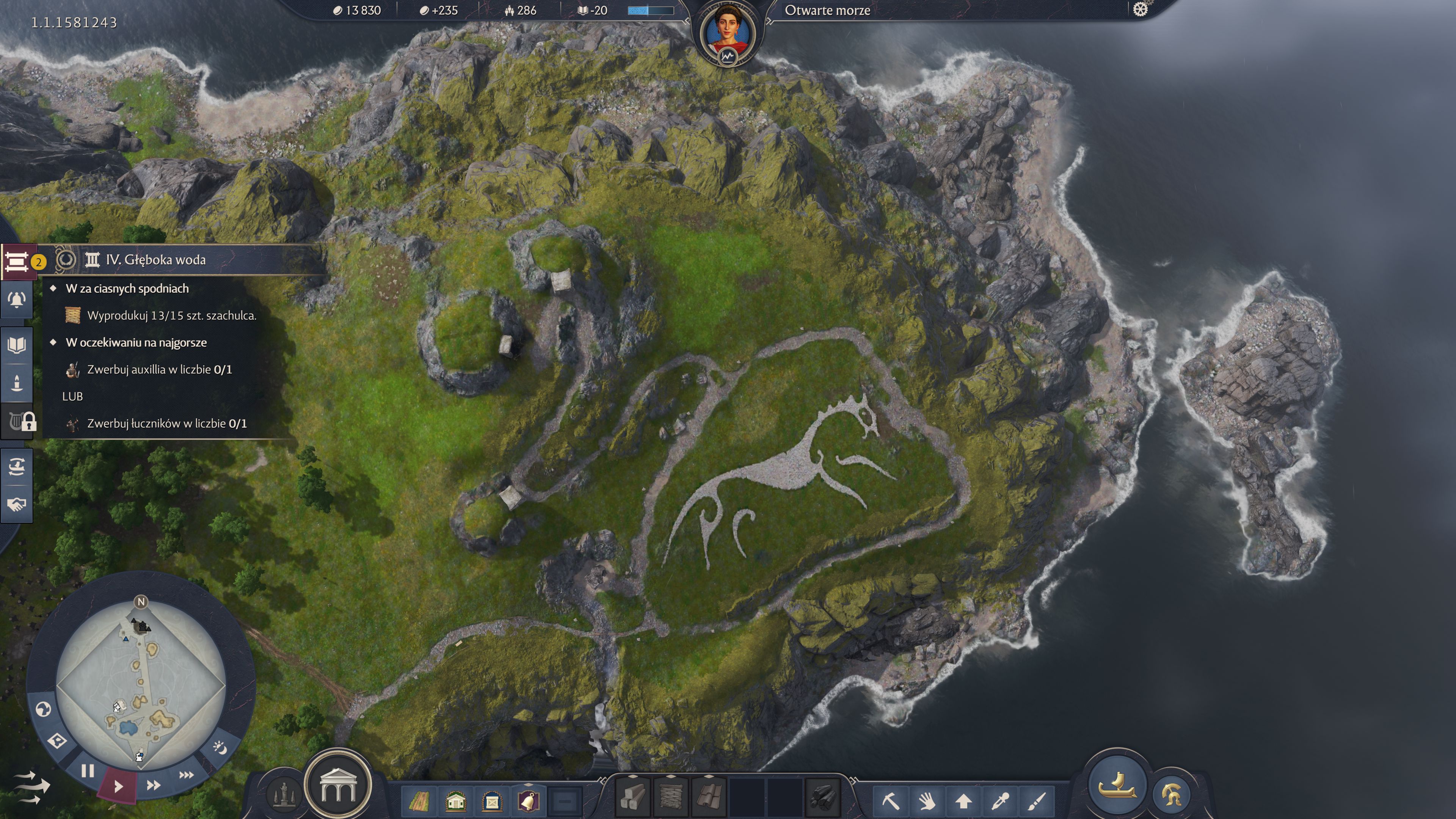The image size is (1456, 819).
Task: Select the quest 'W oczekiwaniu na najgorsze'
Action: click(x=136, y=342)
